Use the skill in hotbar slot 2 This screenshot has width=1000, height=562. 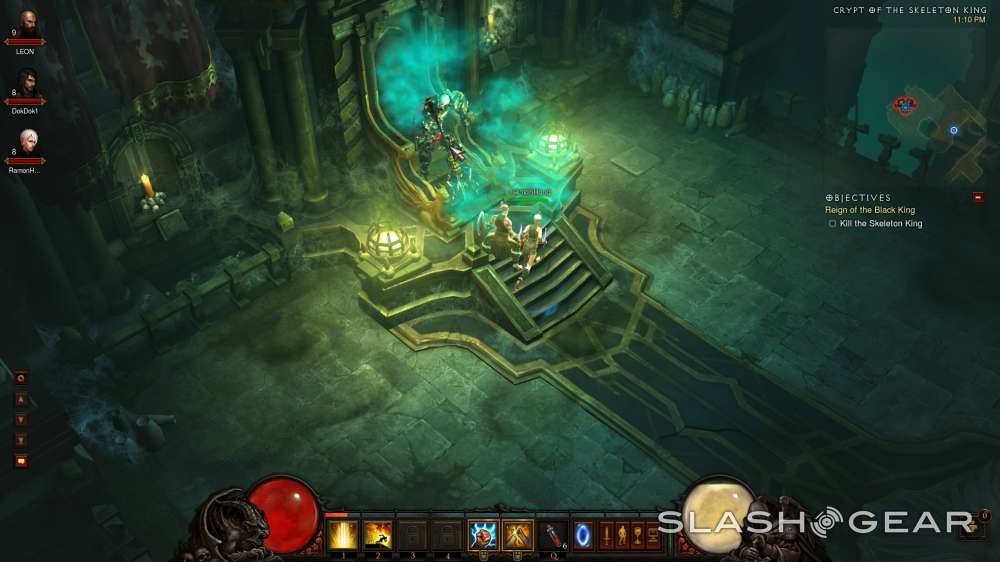pyautogui.click(x=377, y=535)
